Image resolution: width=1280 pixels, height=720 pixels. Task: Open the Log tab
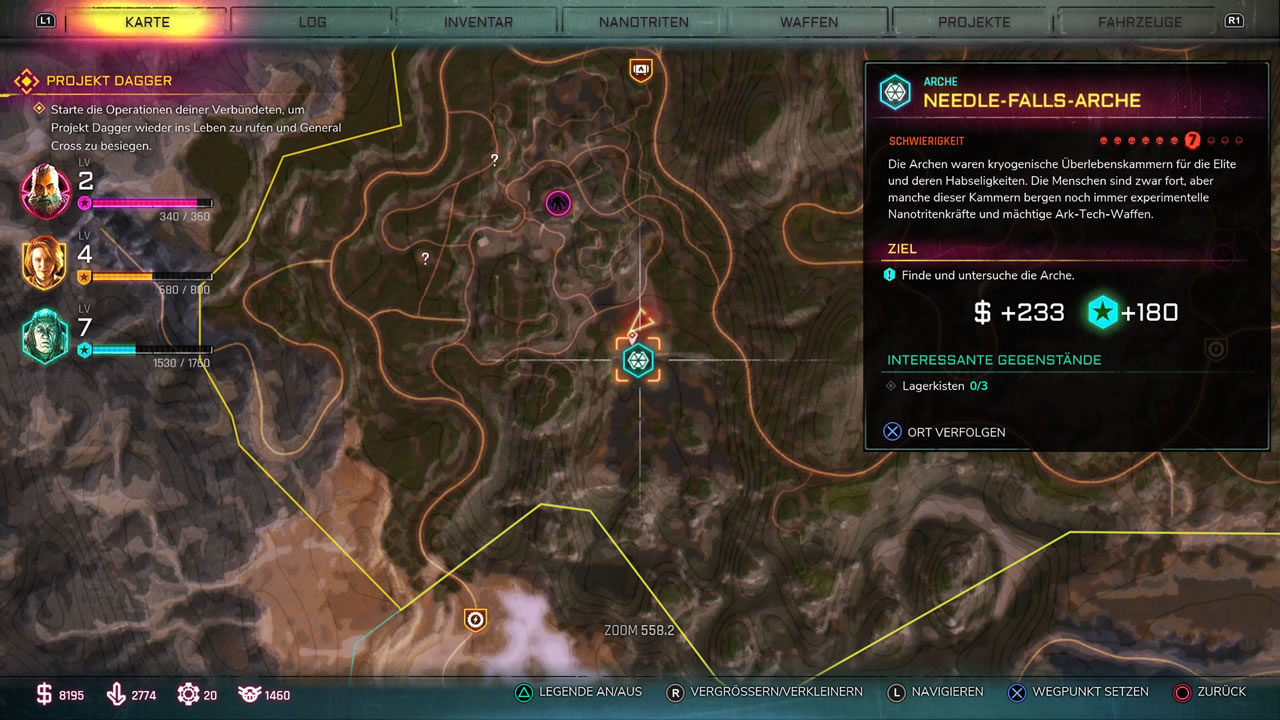[312, 21]
